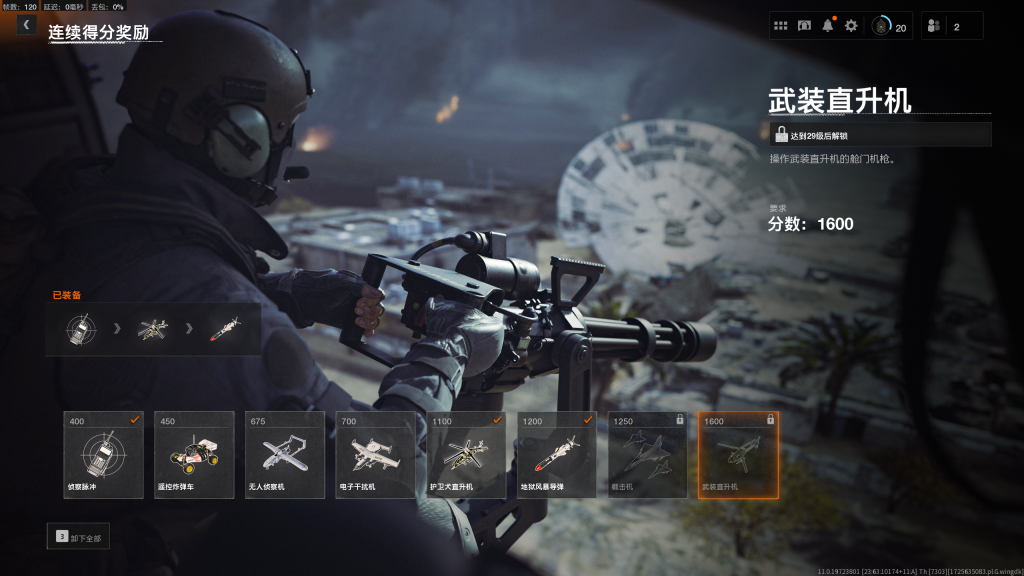The image size is (1024, 576).
Task: Select the locked 1600-point 武装直升机 tile
Action: click(738, 455)
